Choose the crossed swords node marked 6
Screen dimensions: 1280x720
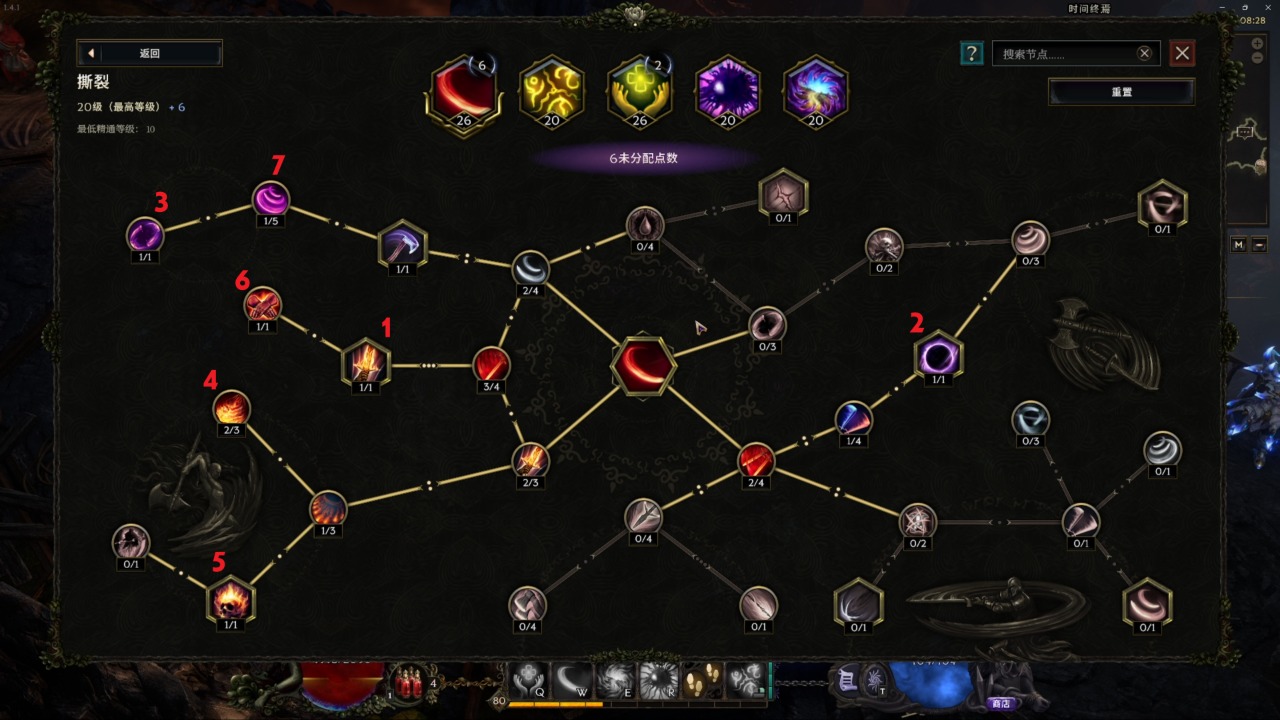(x=262, y=304)
